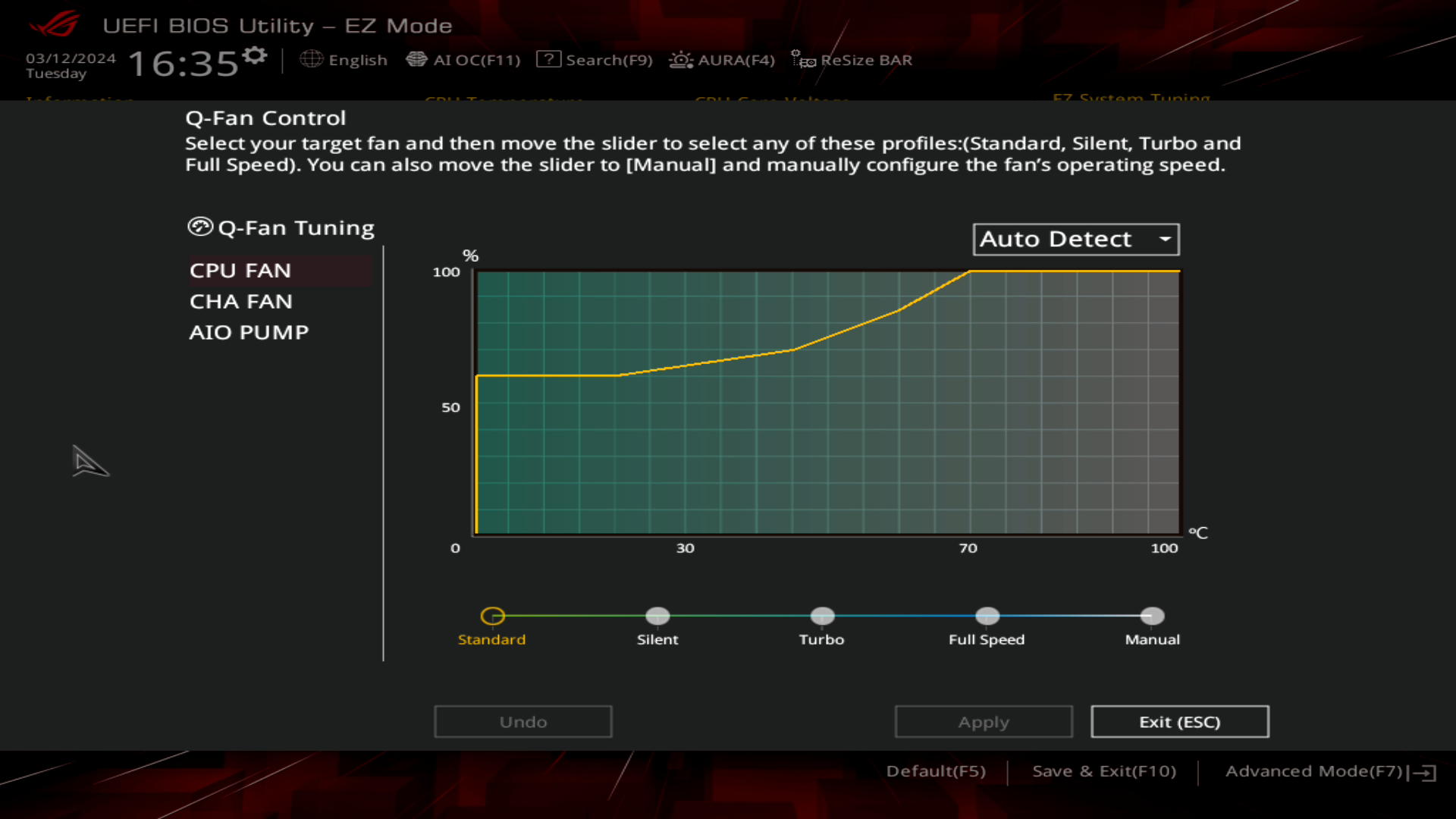Open Search using the question mark icon

tap(548, 58)
